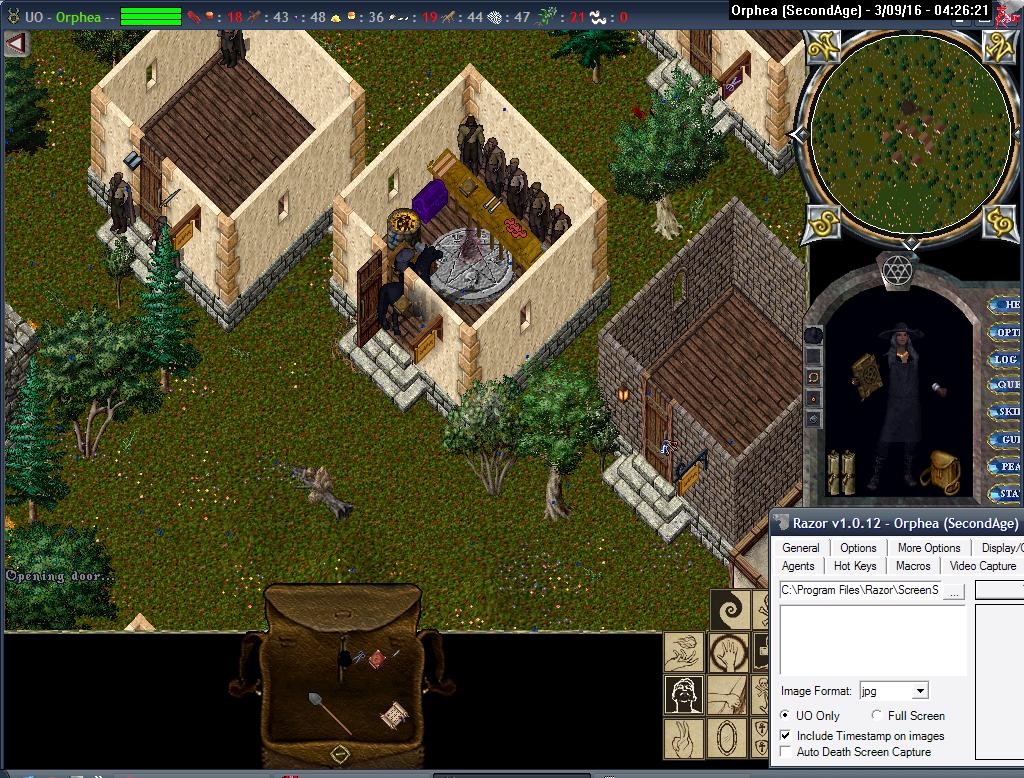Image resolution: width=1024 pixels, height=778 pixels.
Task: Choose the Full Screen capture option
Action: [x=877, y=716]
